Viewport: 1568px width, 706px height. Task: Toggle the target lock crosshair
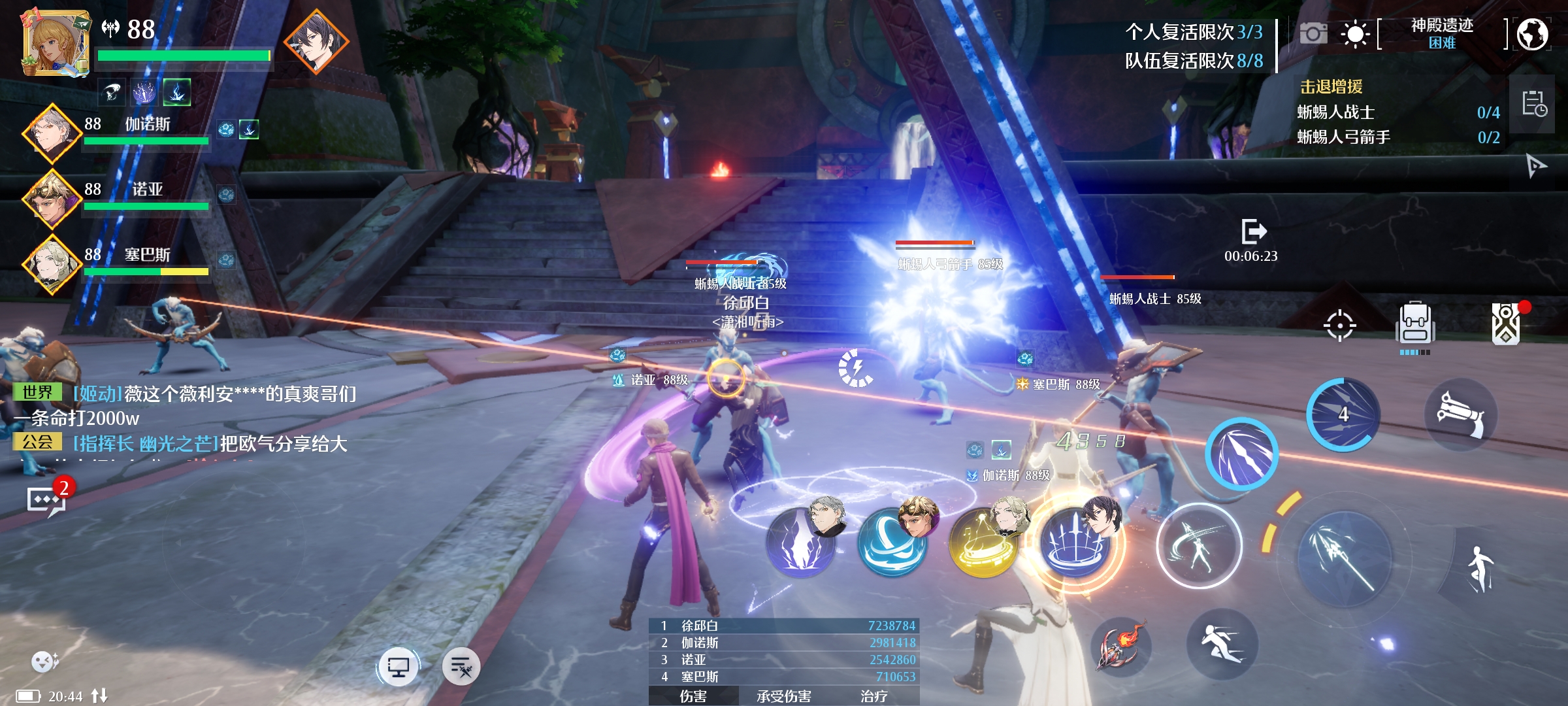[x=1339, y=325]
